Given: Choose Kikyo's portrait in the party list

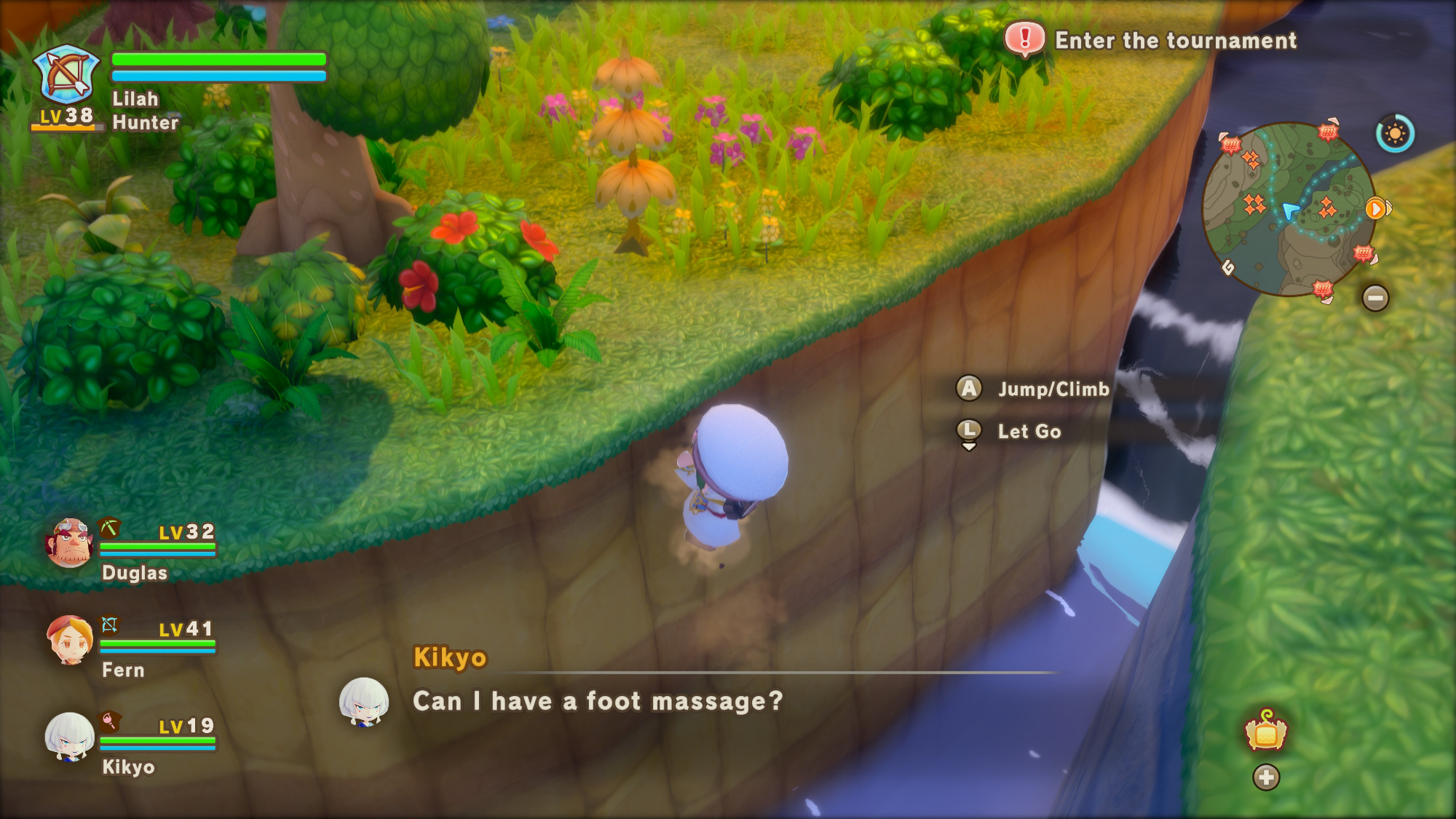Looking at the screenshot, I should pos(70,737).
